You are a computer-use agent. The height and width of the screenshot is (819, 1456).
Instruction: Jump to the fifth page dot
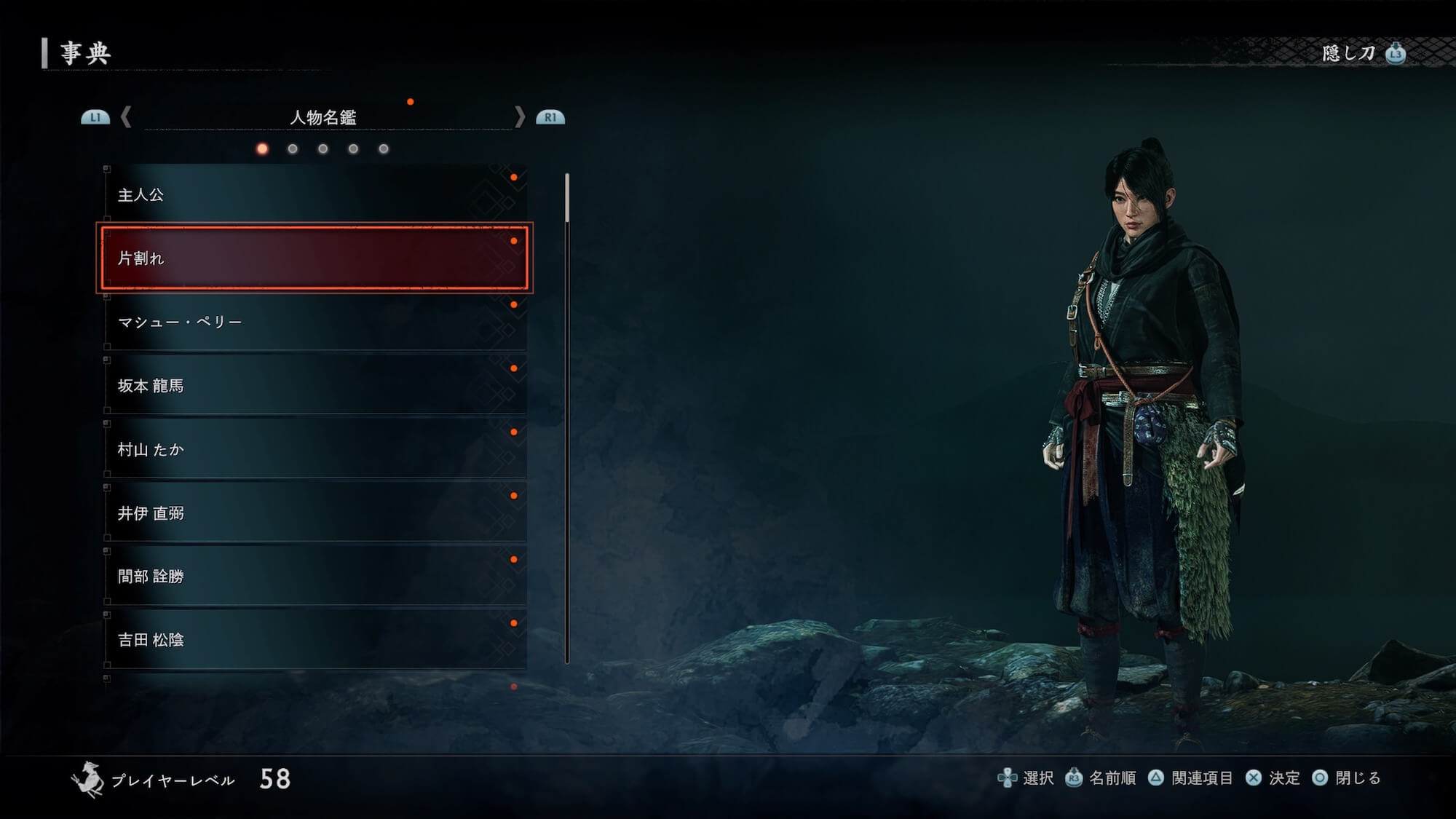pos(384,149)
